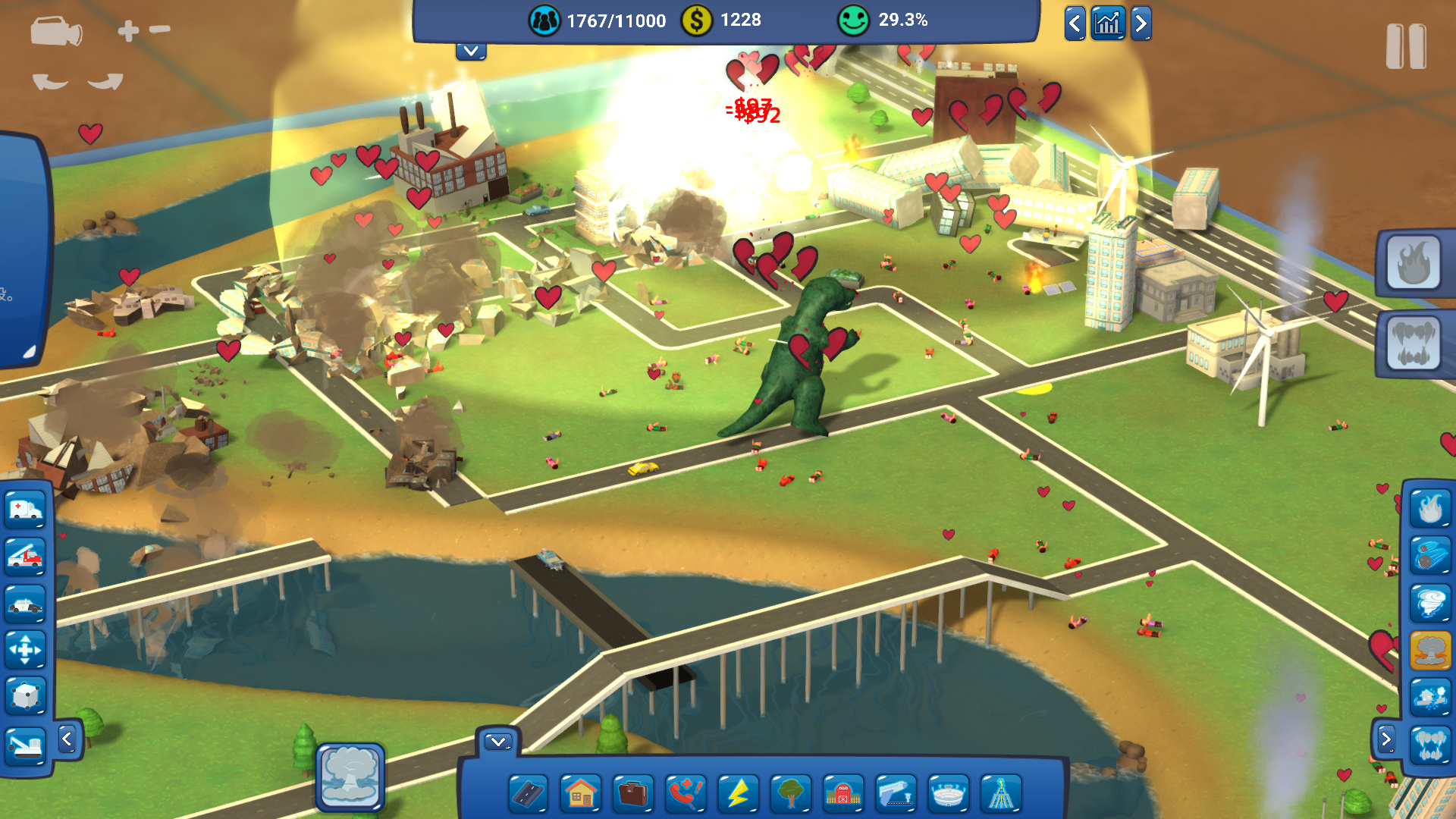
Task: Select the highlighted nuclear explosion disaster
Action: coord(1430,650)
